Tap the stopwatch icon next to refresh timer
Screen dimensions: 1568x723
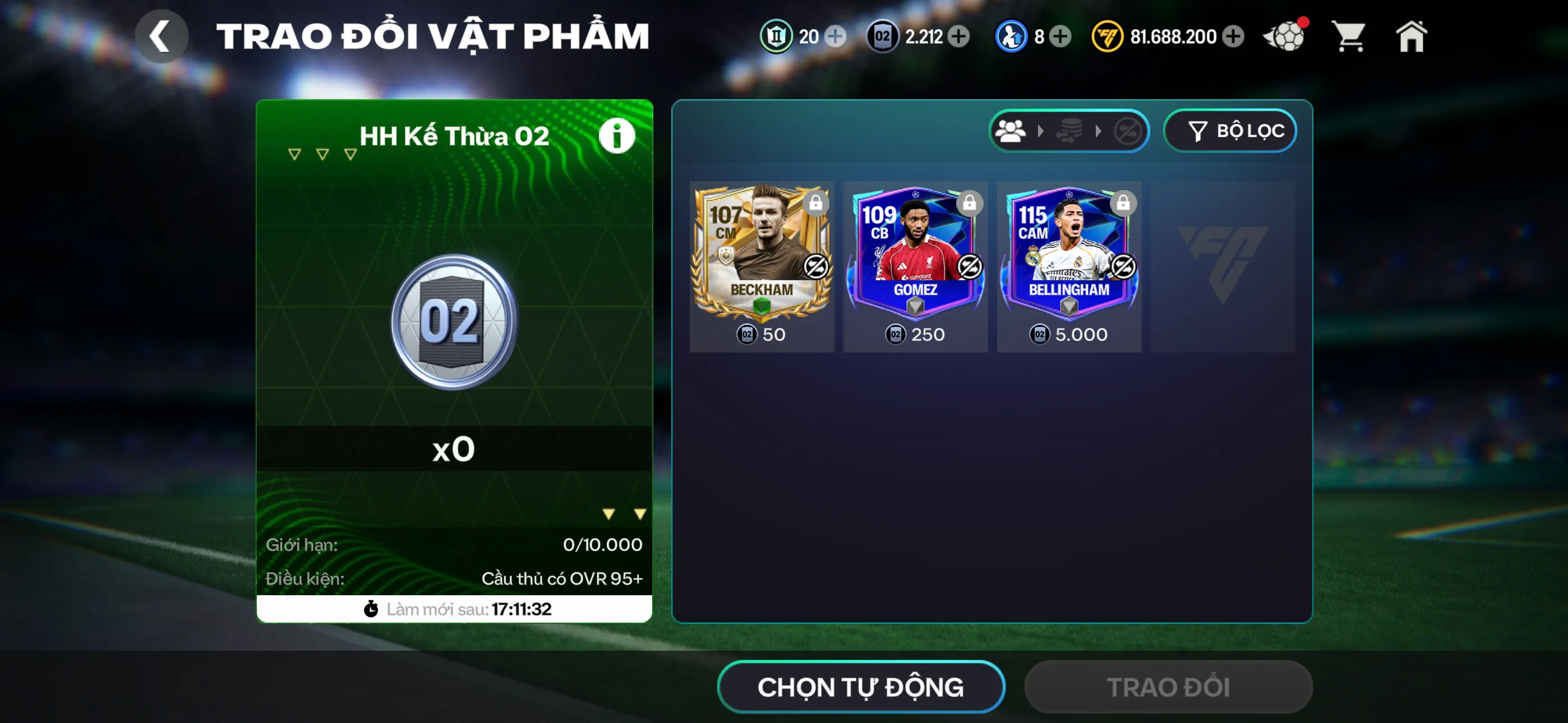(x=372, y=609)
